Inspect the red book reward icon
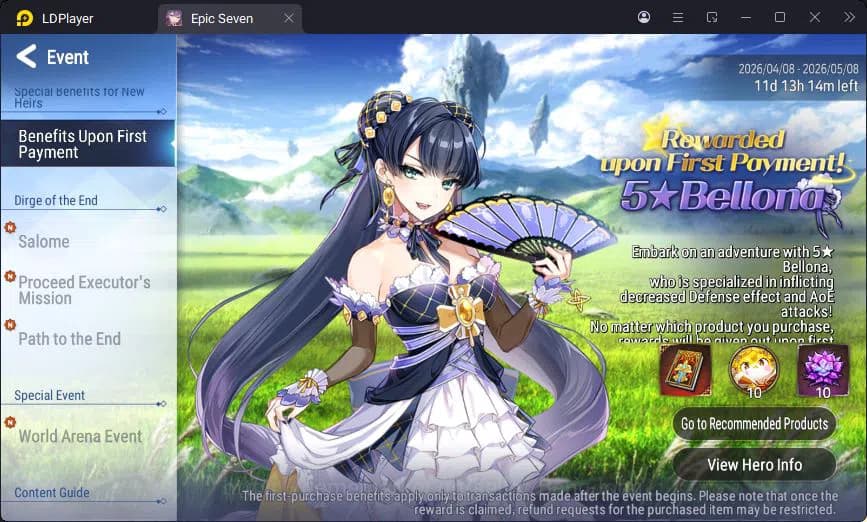 pos(685,371)
